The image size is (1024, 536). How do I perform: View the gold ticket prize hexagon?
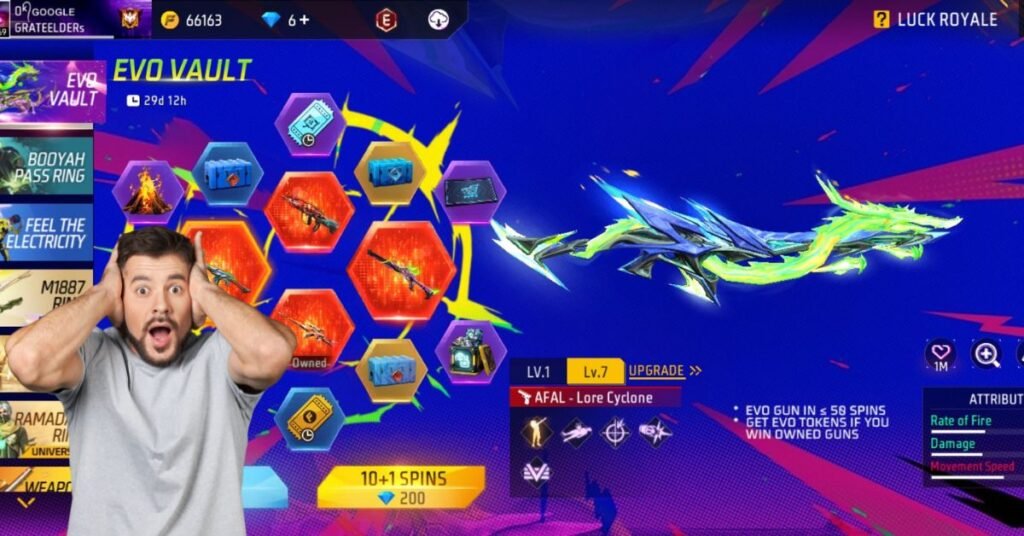pyautogui.click(x=309, y=418)
